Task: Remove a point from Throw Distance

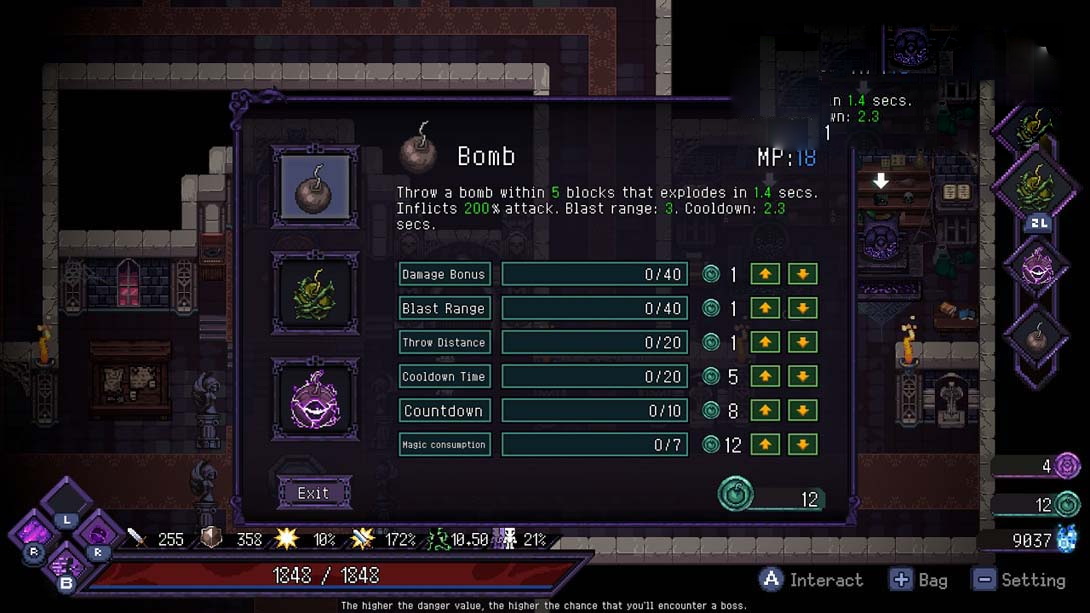Action: [x=802, y=343]
